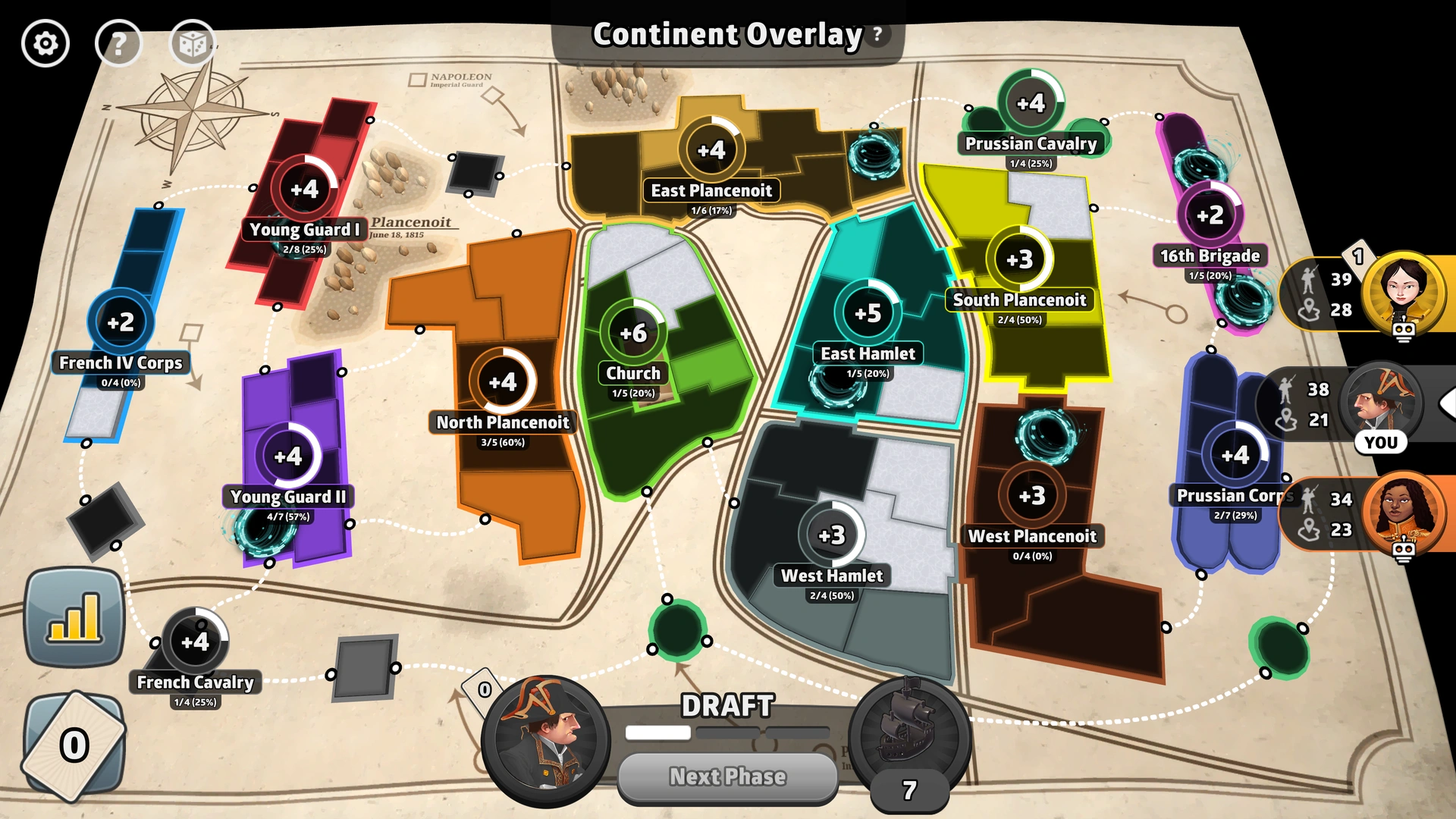Click the dice icon button
Image resolution: width=1456 pixels, height=819 pixels.
coord(192,44)
